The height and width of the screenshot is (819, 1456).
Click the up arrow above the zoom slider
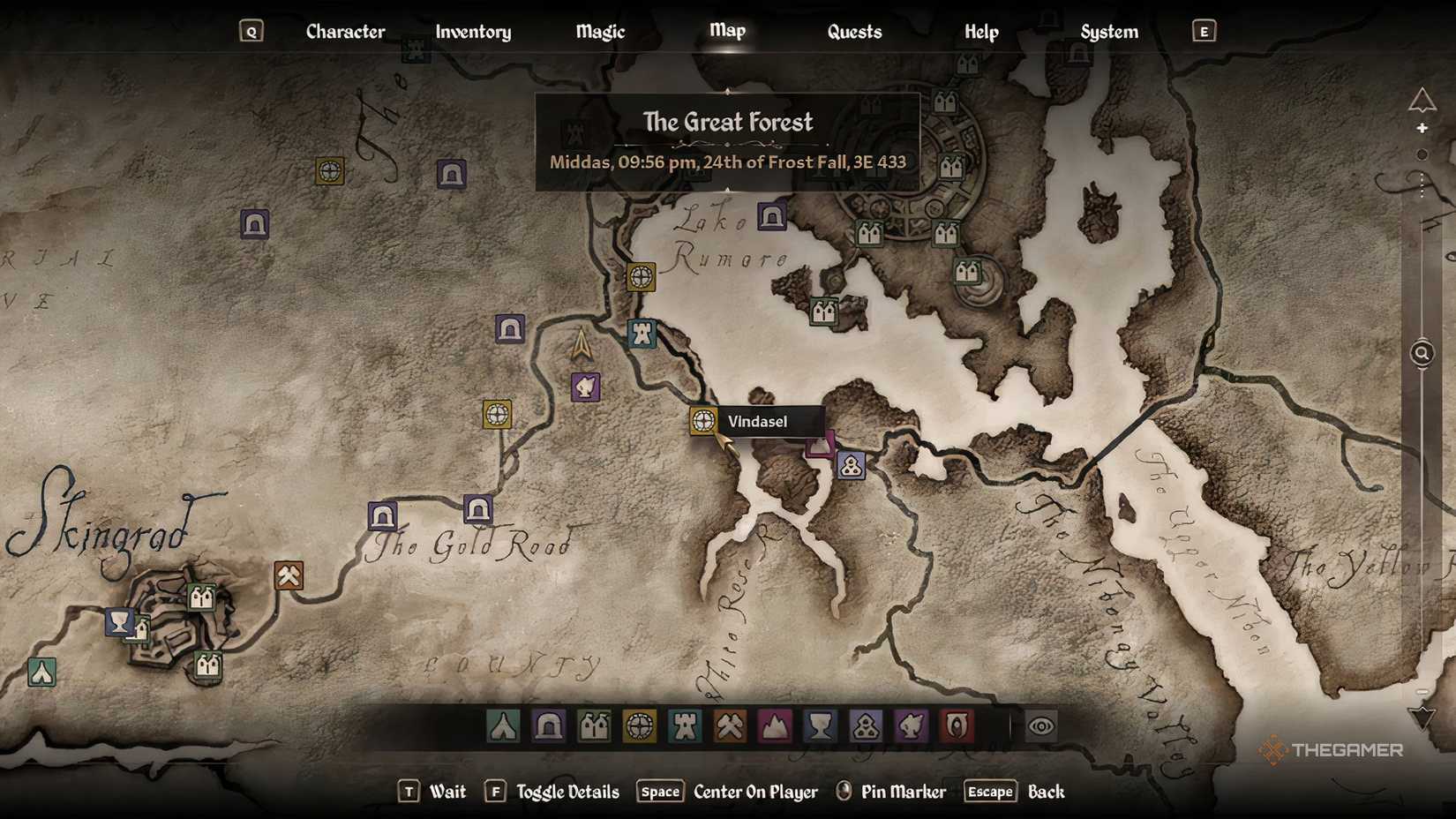click(1422, 130)
